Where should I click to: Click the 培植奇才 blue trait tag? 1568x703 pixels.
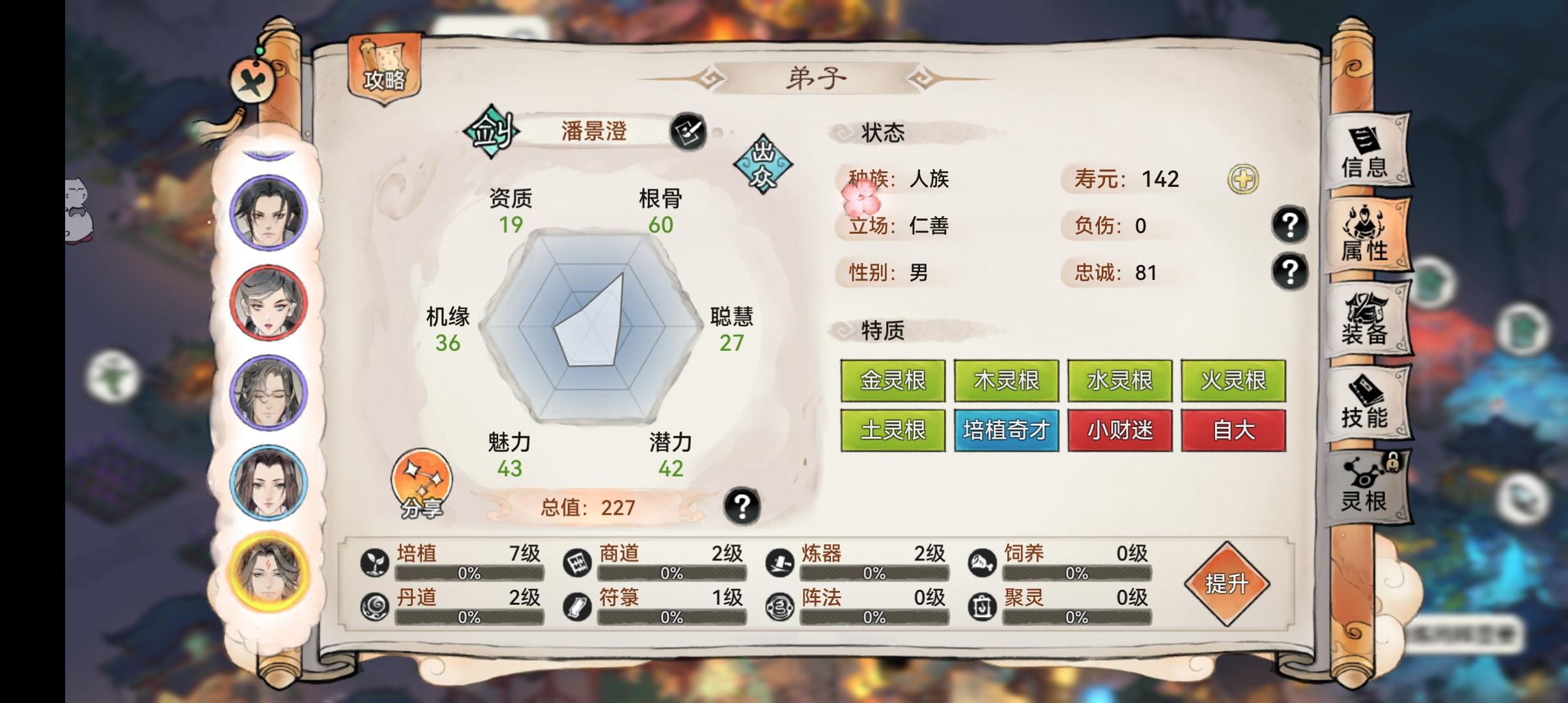[x=1005, y=430]
